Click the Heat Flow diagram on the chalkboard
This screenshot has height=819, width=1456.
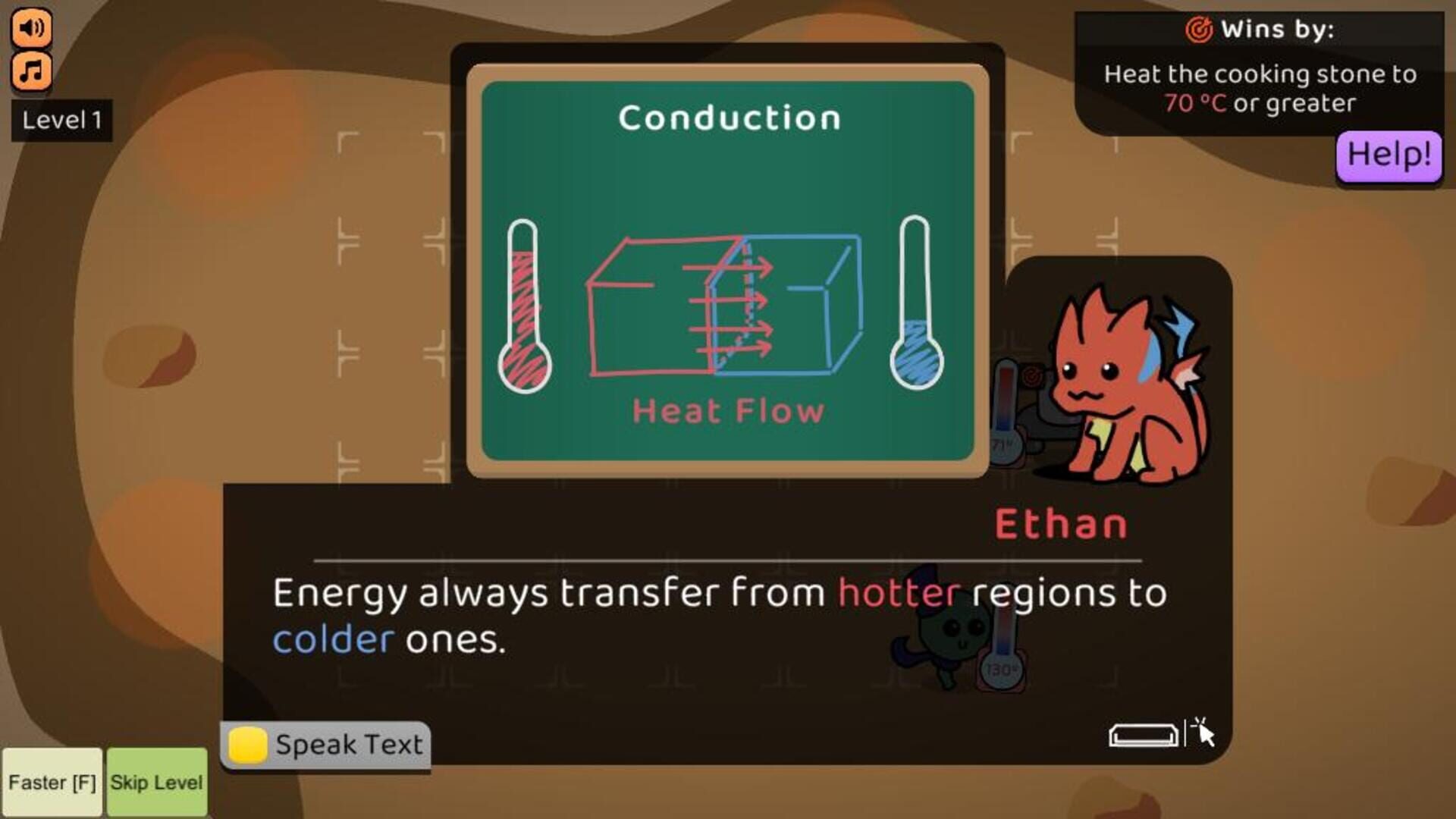(724, 303)
